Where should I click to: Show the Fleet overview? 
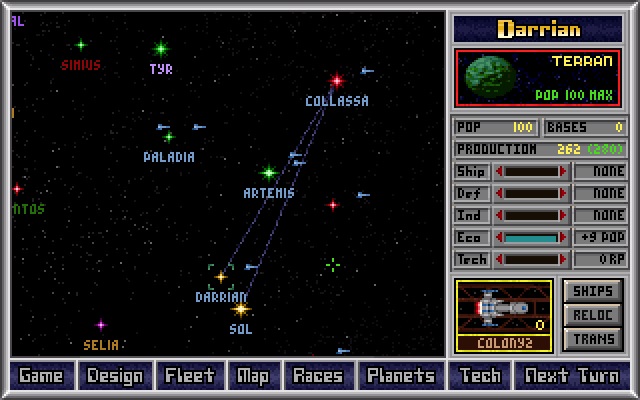(190, 376)
